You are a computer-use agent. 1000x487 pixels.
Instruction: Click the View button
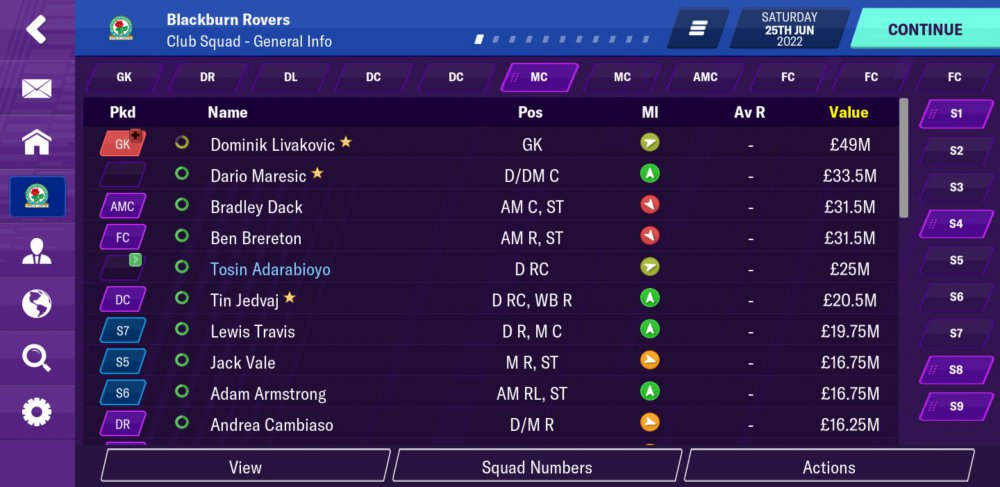pyautogui.click(x=245, y=467)
